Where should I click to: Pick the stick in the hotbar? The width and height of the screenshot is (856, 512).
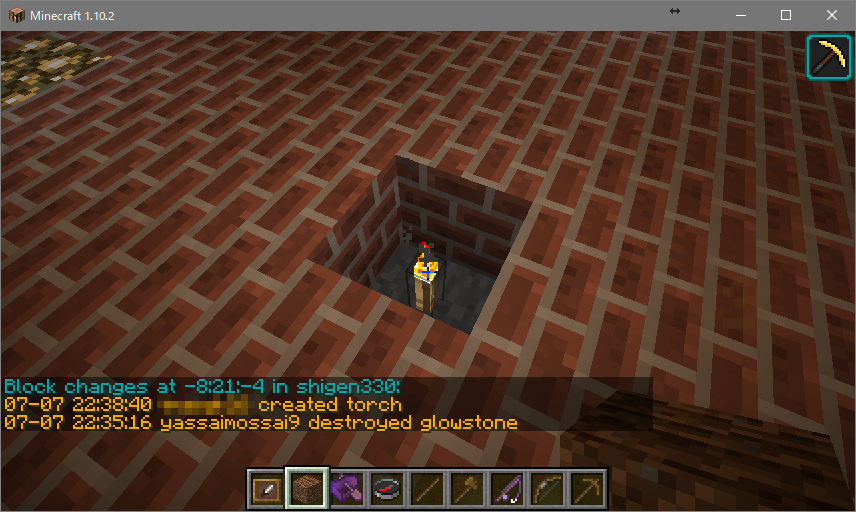(426, 489)
